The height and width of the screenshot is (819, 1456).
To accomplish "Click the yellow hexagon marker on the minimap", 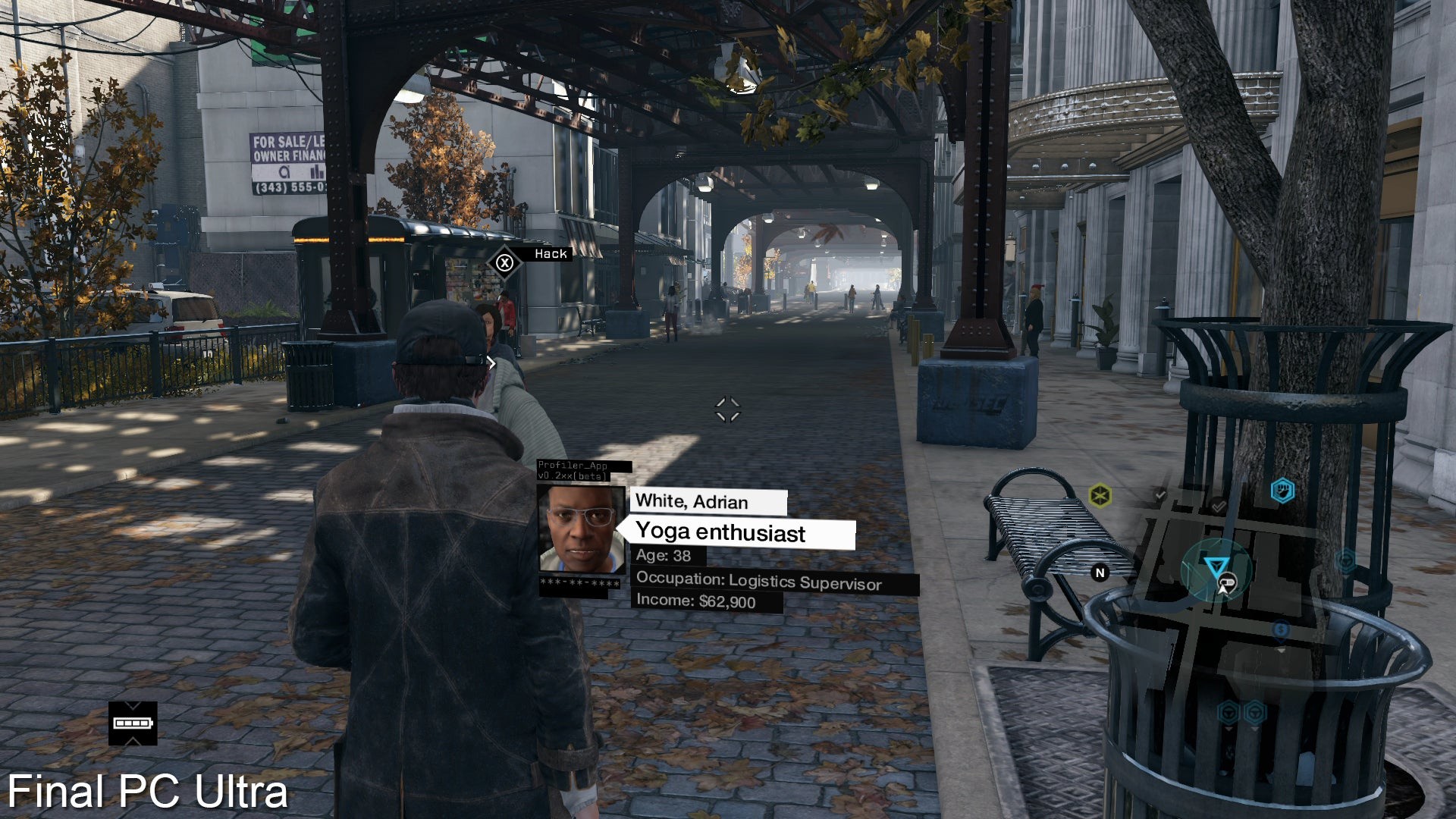I will pos(1100,497).
